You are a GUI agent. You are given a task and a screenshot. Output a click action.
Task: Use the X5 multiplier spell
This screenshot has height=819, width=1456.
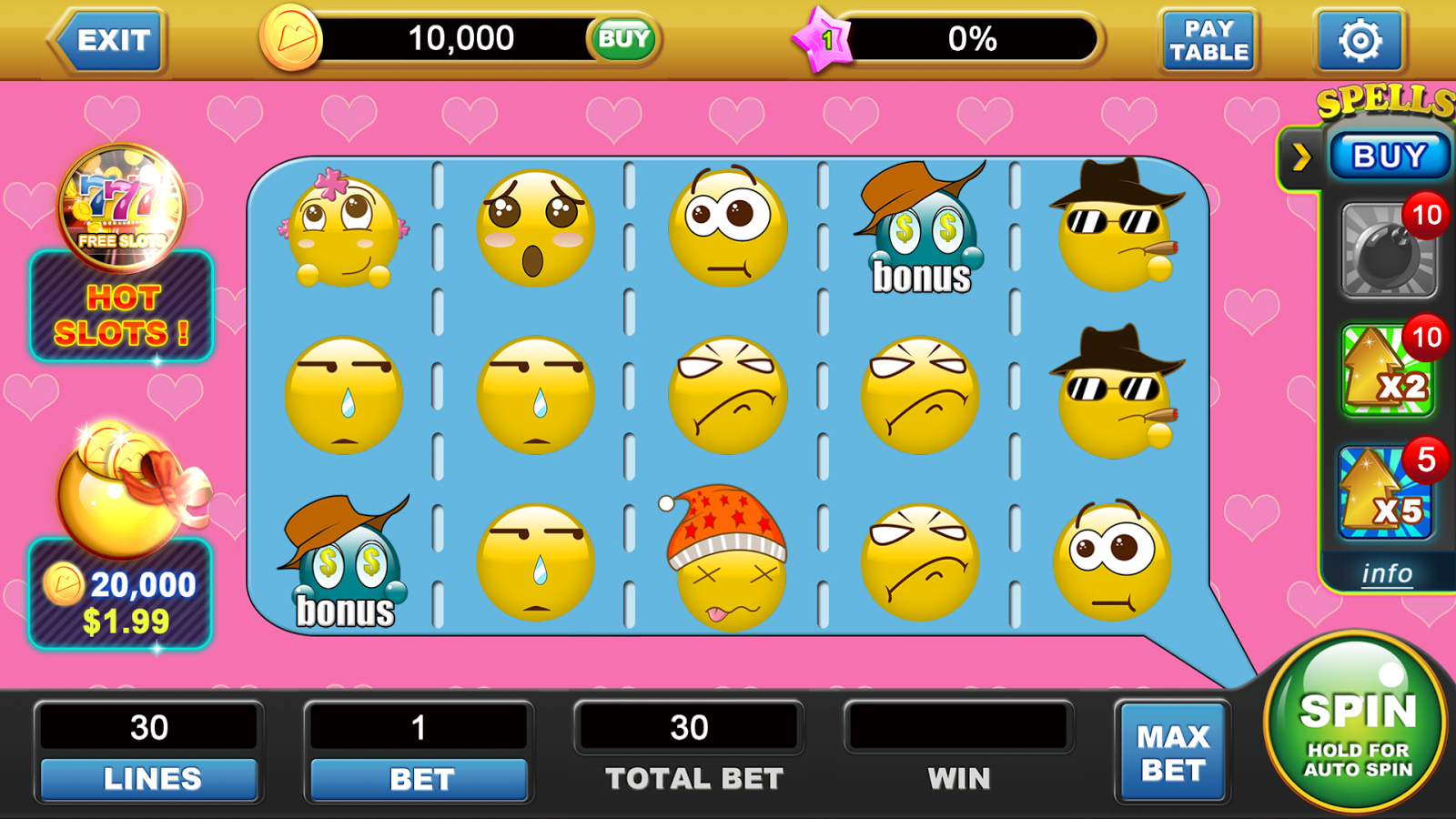1386,492
